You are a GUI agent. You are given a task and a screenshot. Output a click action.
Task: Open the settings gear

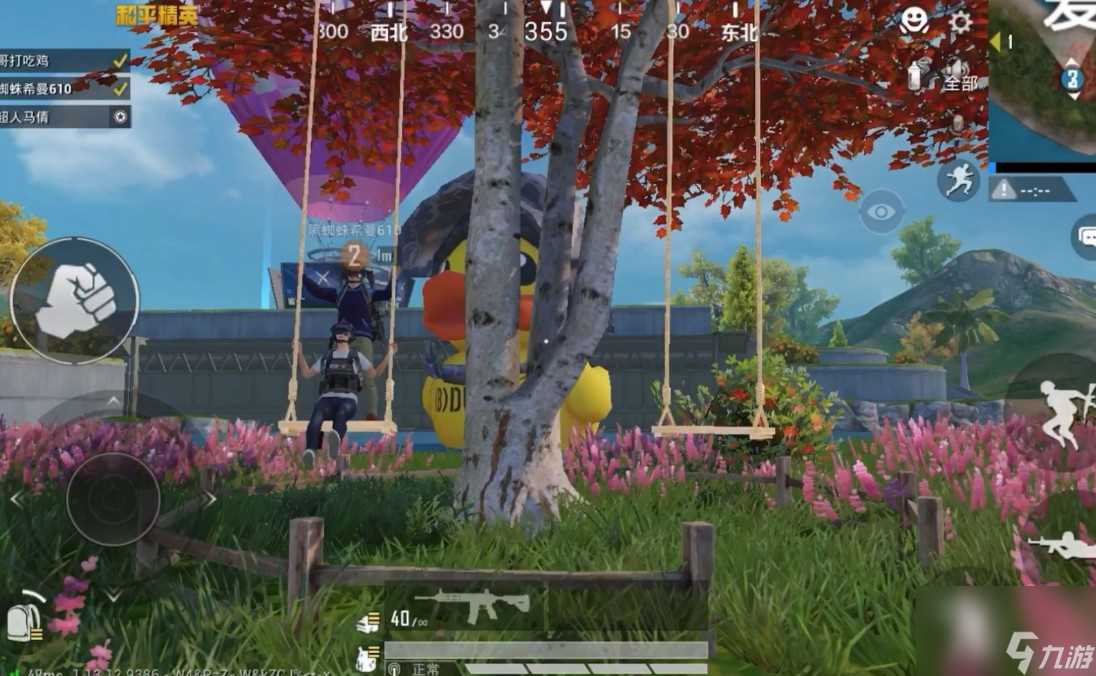click(960, 23)
